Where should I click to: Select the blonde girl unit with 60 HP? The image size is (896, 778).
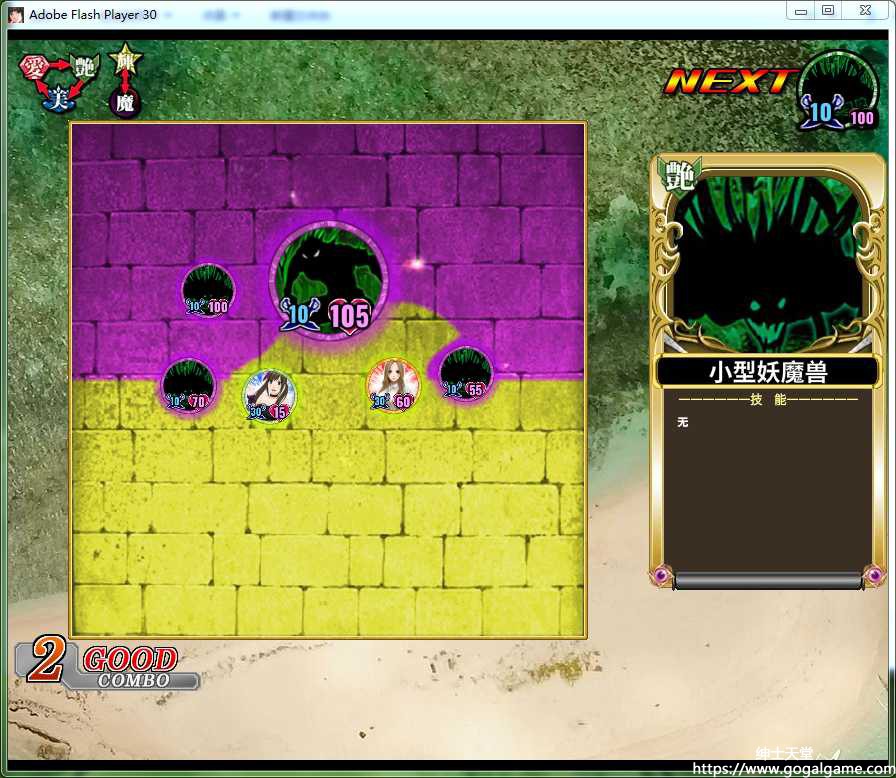pyautogui.click(x=393, y=386)
